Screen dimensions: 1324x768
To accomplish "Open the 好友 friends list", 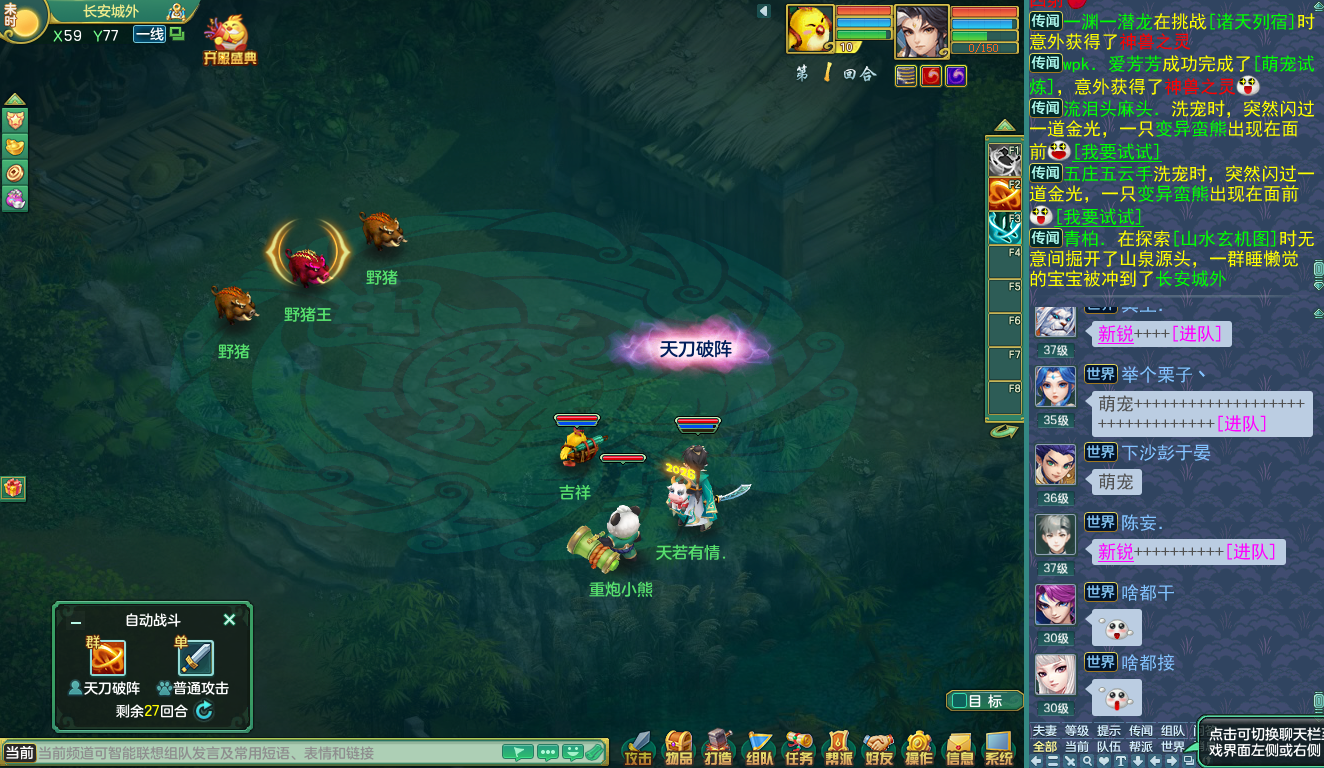I will (x=879, y=748).
